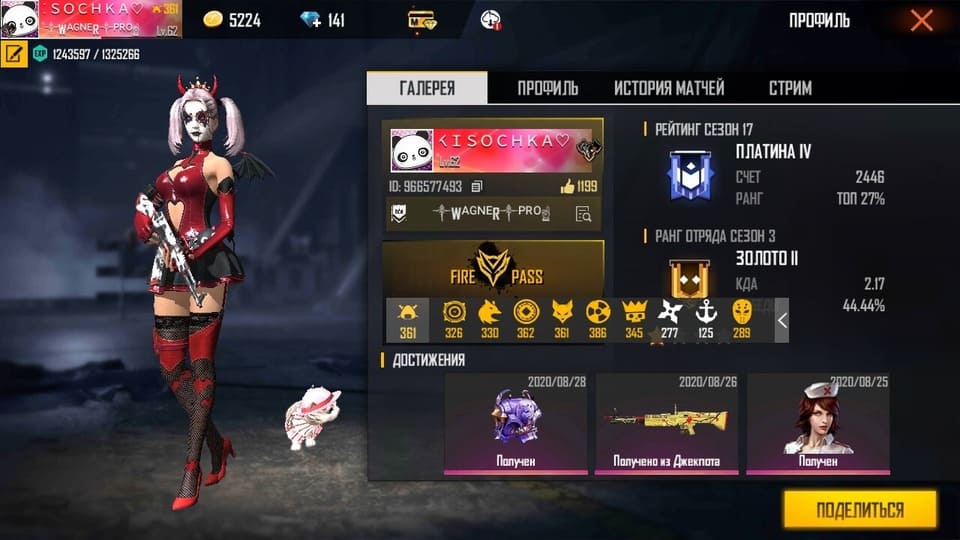This screenshot has width=960, height=540.
Task: Edit the profile with the pencil icon
Action: pos(14,54)
